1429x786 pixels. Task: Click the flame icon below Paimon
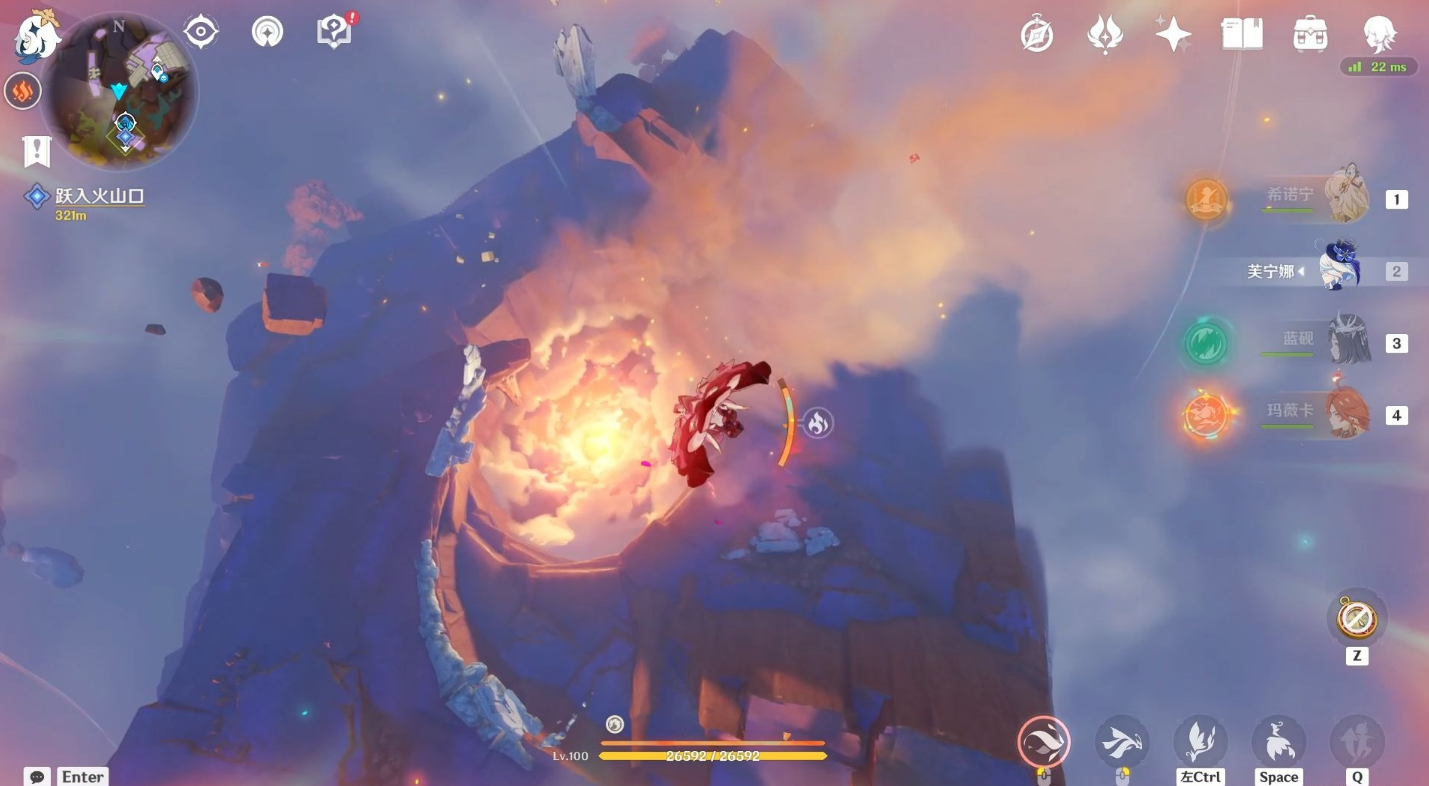(x=22, y=92)
